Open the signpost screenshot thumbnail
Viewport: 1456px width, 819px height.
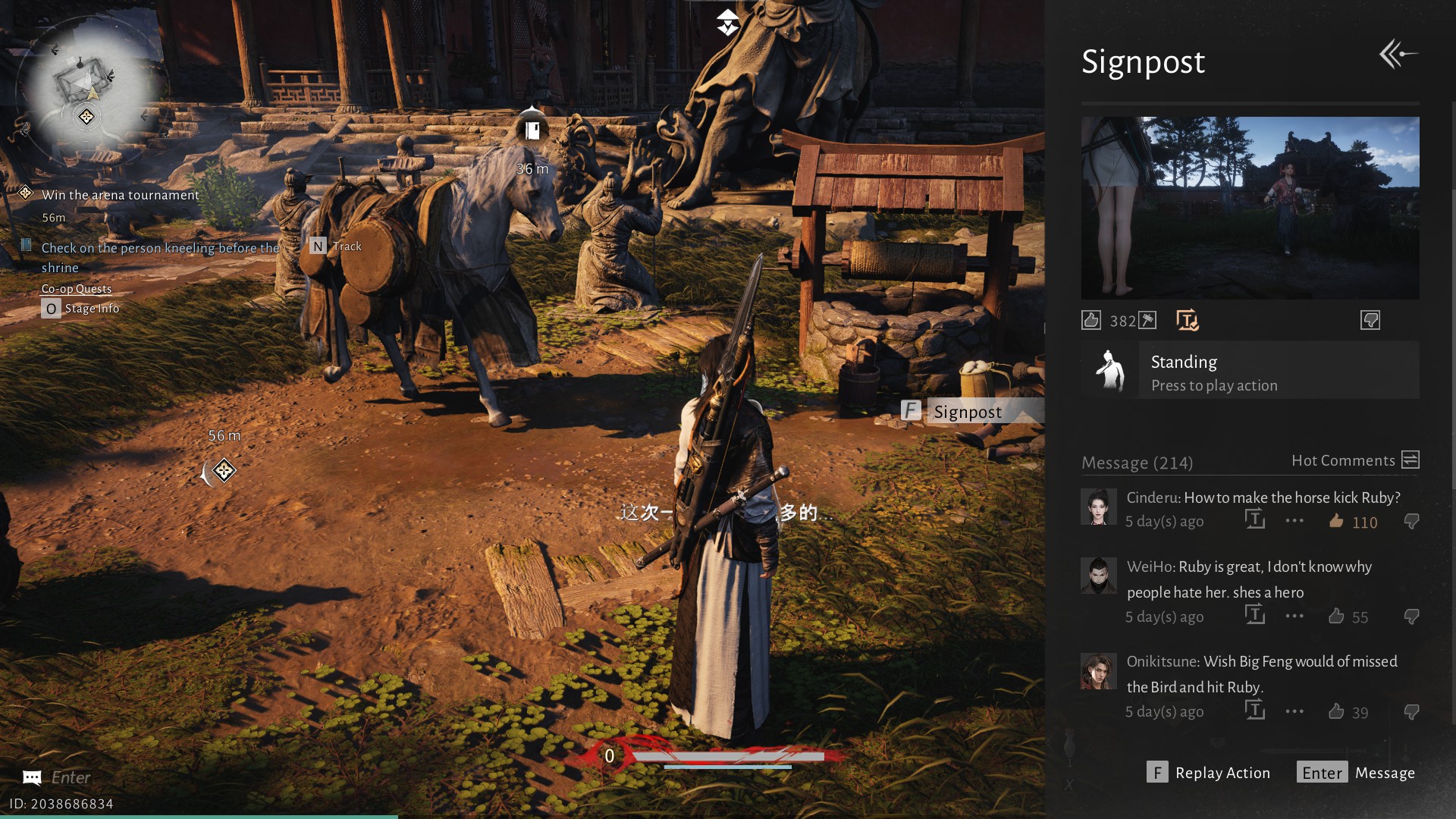click(x=1250, y=207)
